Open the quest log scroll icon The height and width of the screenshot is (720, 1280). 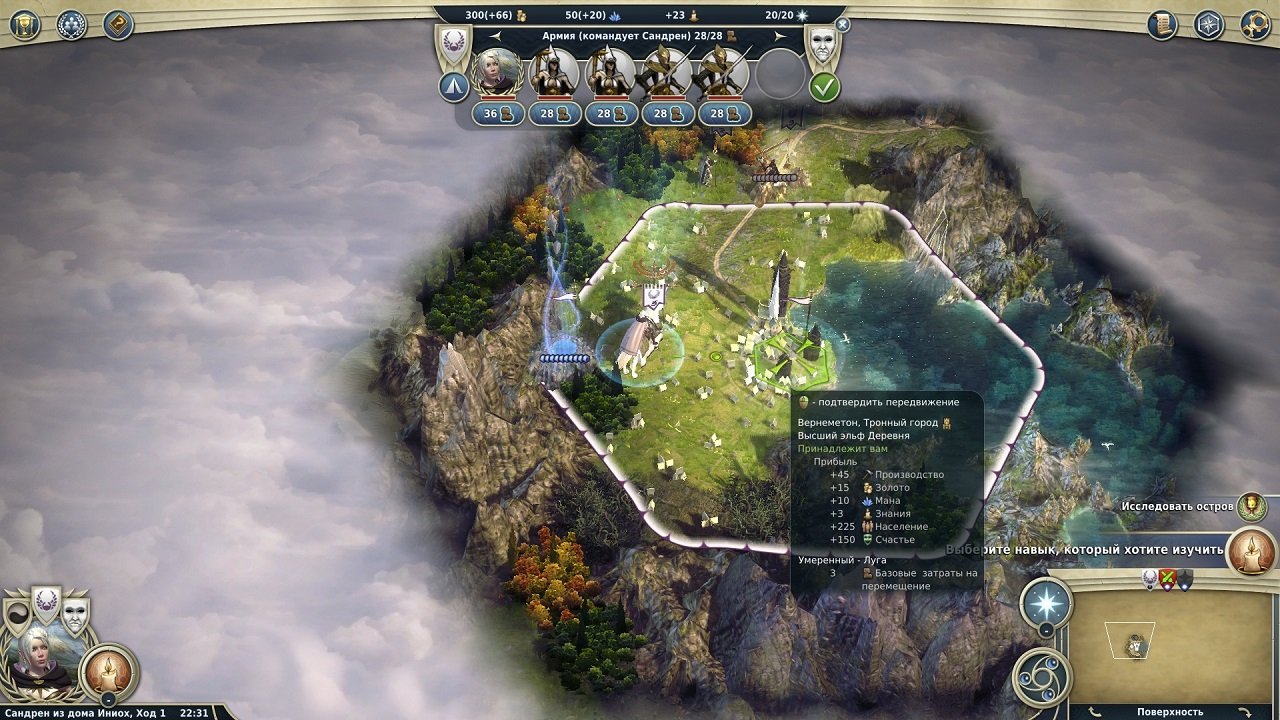(x=1161, y=23)
